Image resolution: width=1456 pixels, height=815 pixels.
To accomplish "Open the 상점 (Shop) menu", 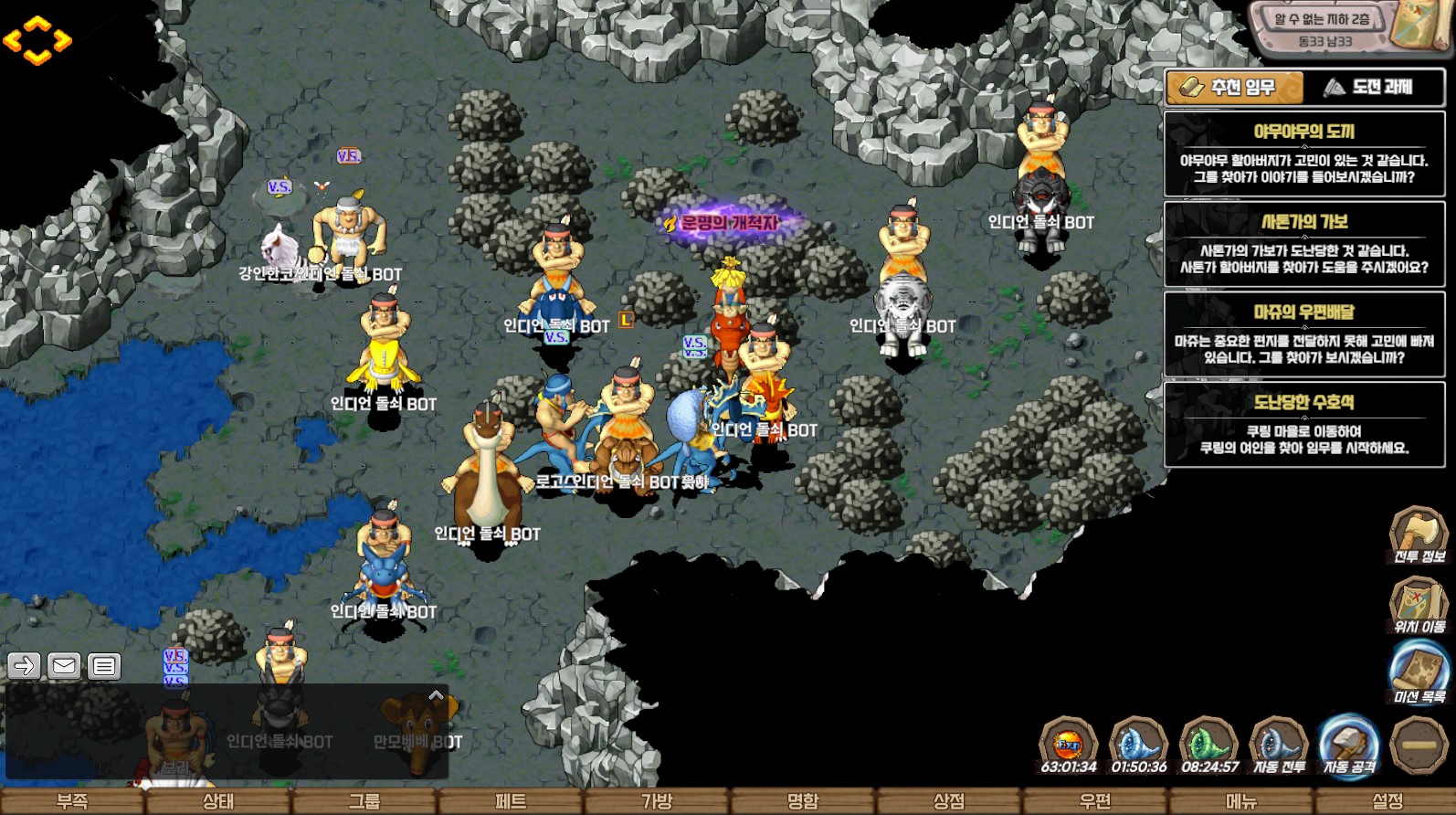I will coord(949,801).
